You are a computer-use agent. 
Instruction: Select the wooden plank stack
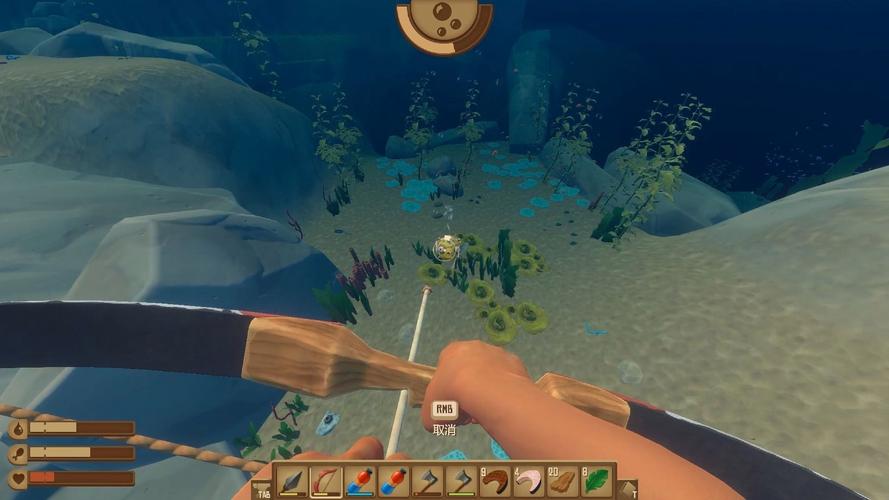(x=563, y=481)
